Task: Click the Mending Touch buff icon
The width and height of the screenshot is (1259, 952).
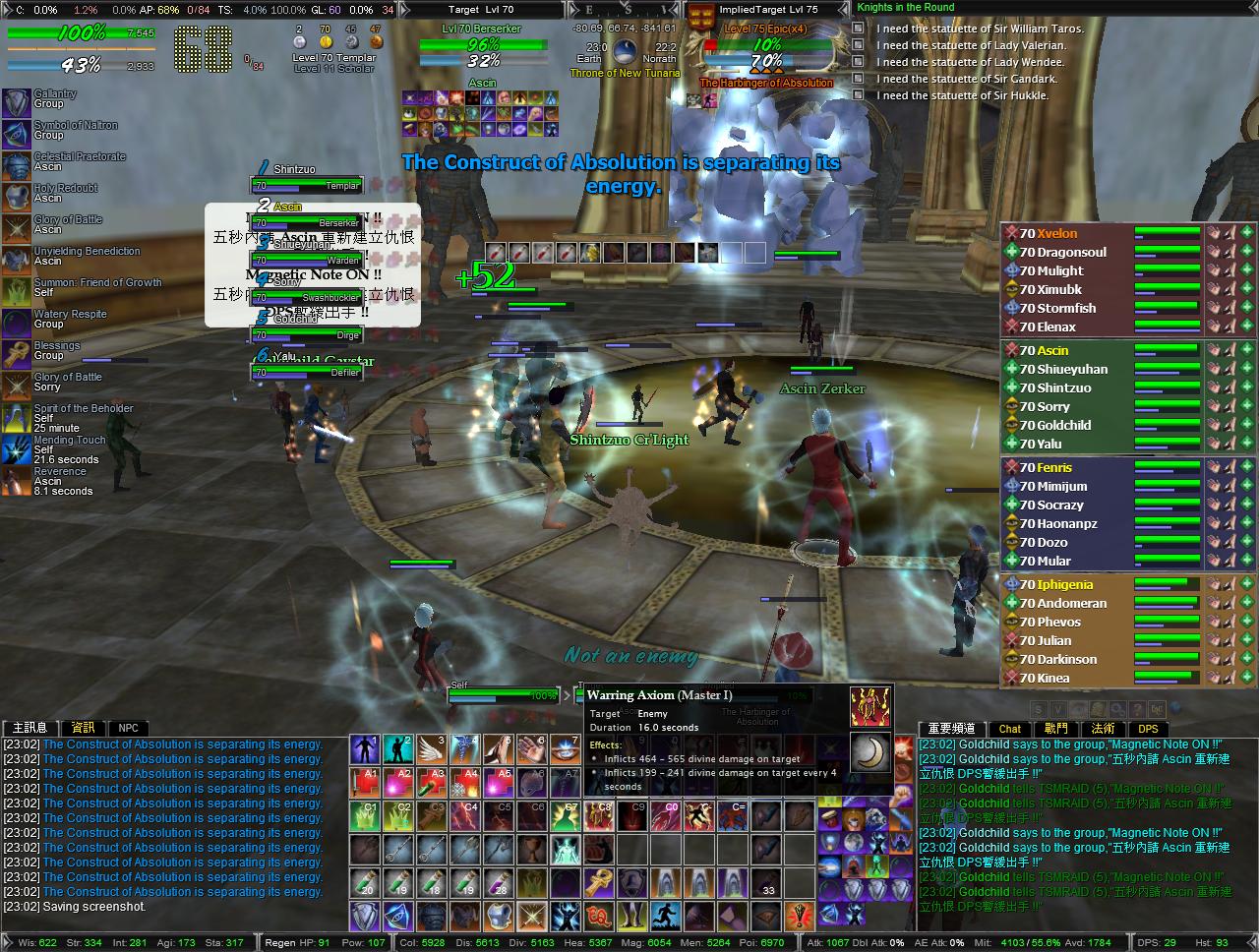Action: click(16, 446)
